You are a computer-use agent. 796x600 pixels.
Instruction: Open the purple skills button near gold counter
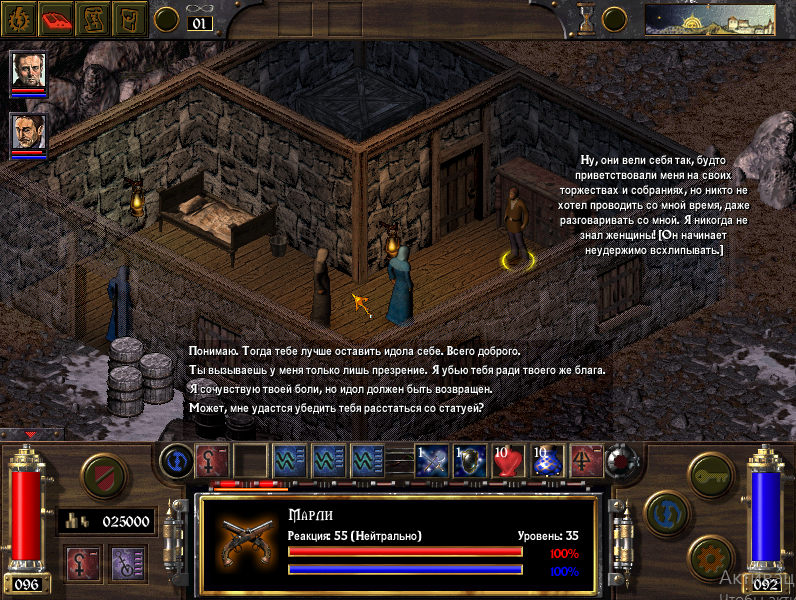tap(128, 562)
